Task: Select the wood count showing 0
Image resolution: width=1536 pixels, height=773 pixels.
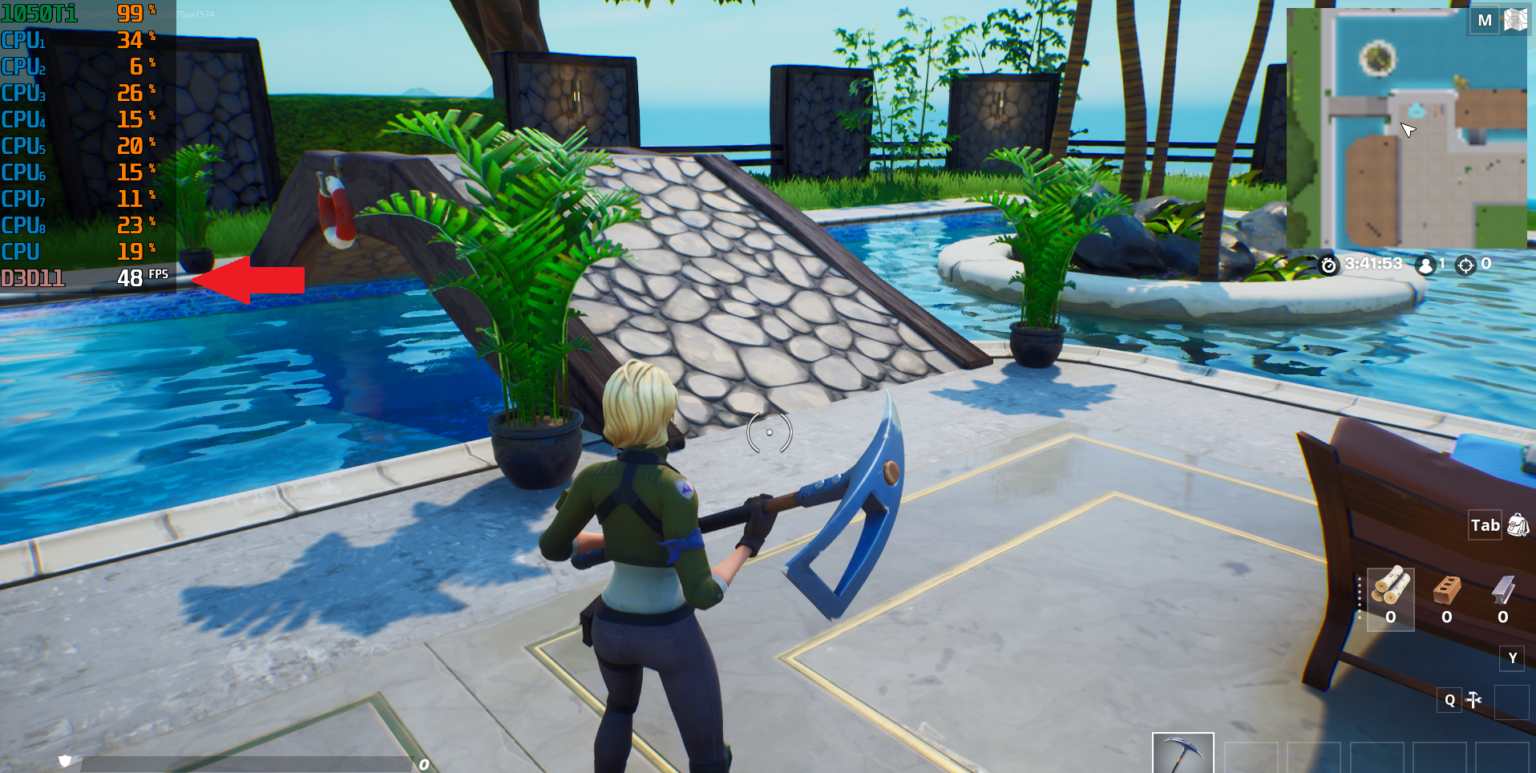Action: tap(1390, 618)
